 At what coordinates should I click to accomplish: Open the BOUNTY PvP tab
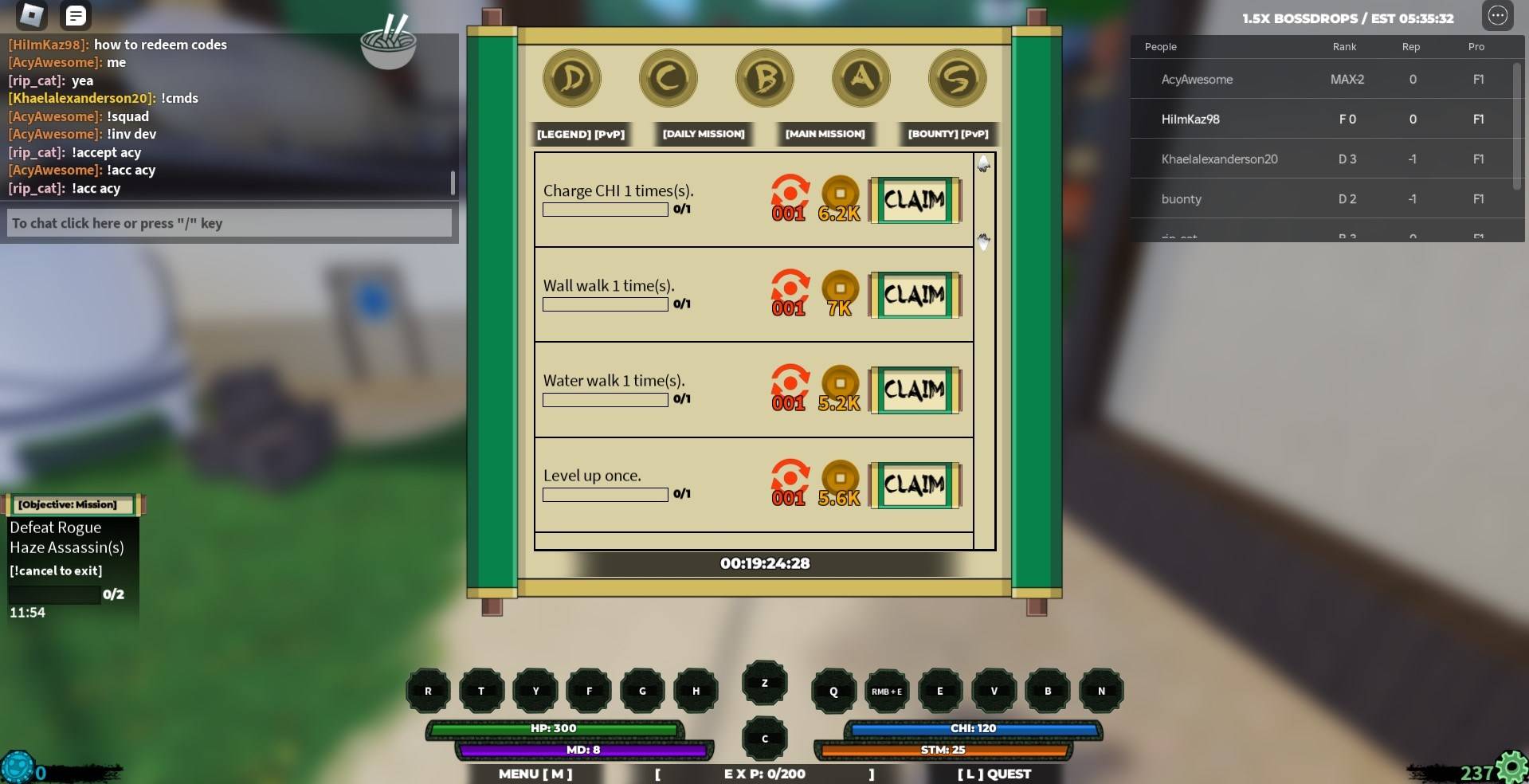click(947, 134)
